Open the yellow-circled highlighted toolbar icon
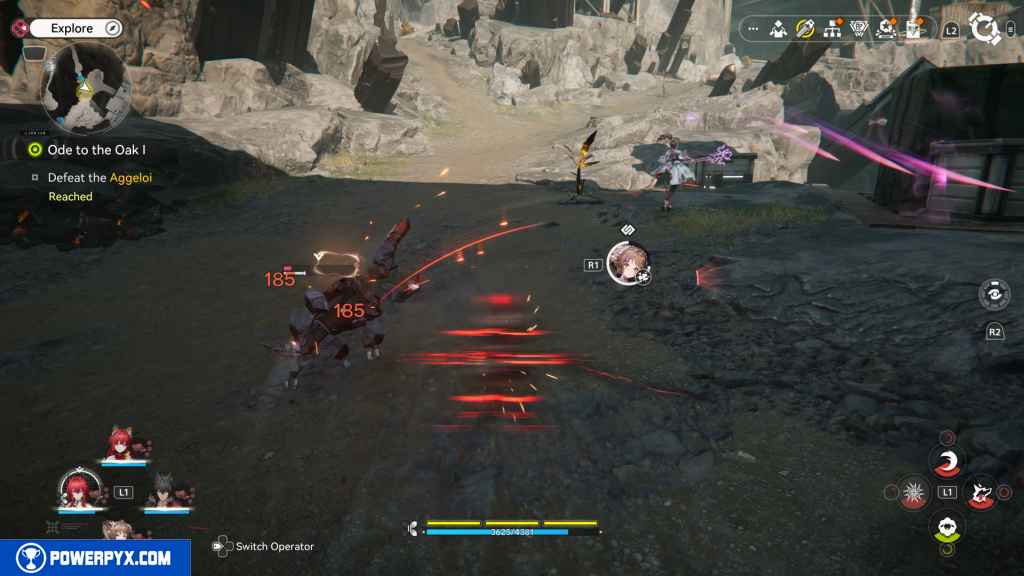1024x576 pixels. tap(805, 29)
